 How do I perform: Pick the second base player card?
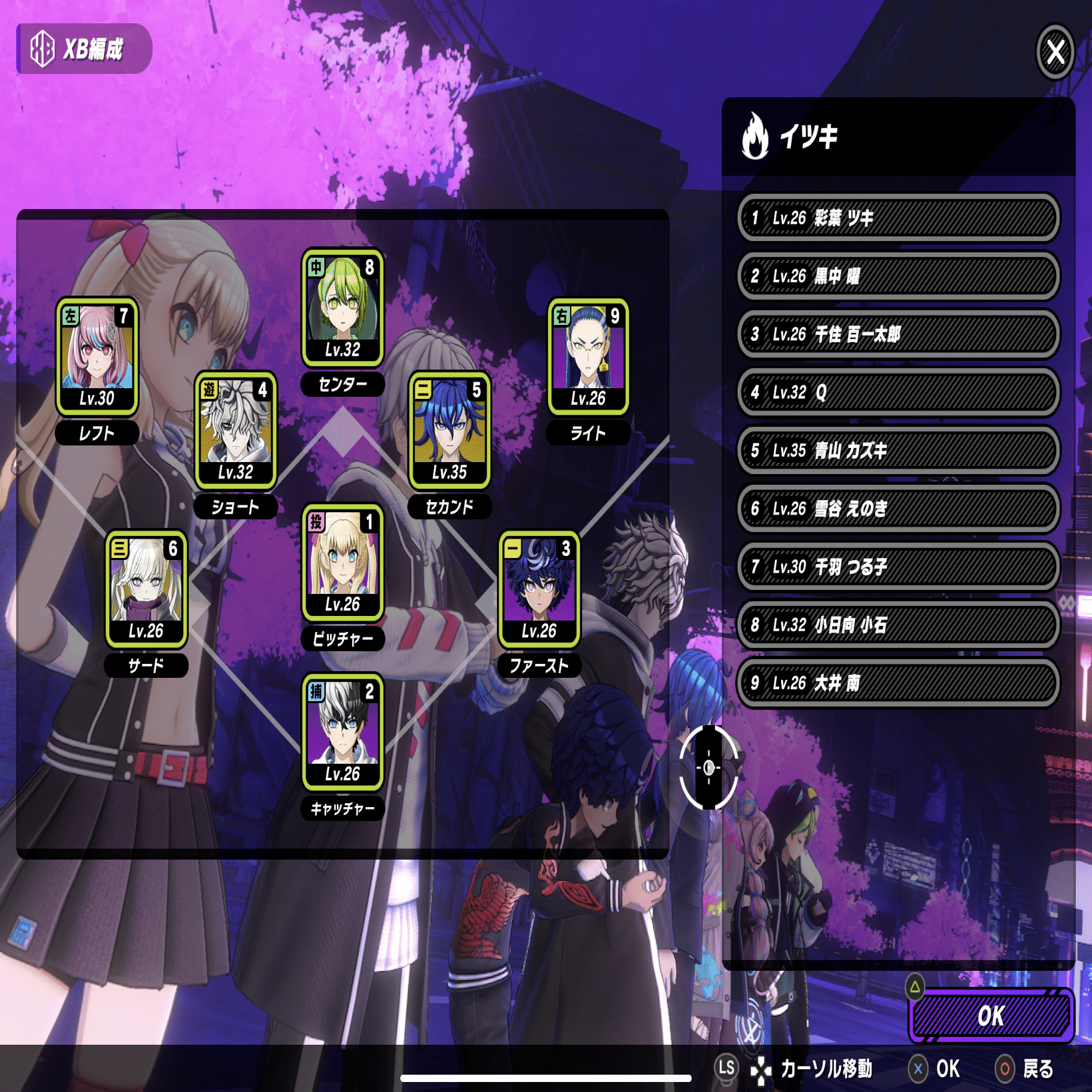click(x=449, y=430)
